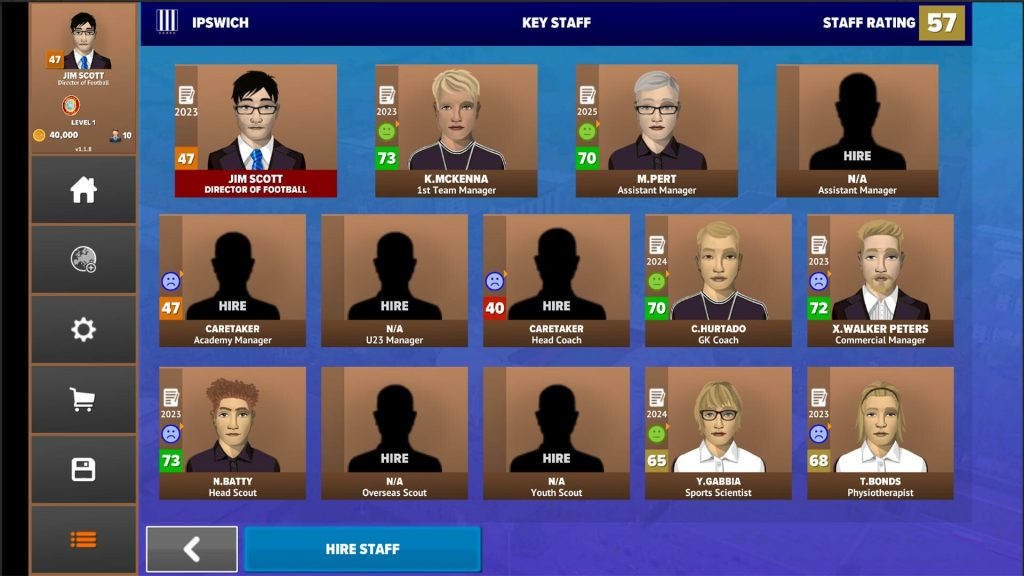The image size is (1024, 576).
Task: Select the caretaker Academy Manager card
Action: click(233, 281)
